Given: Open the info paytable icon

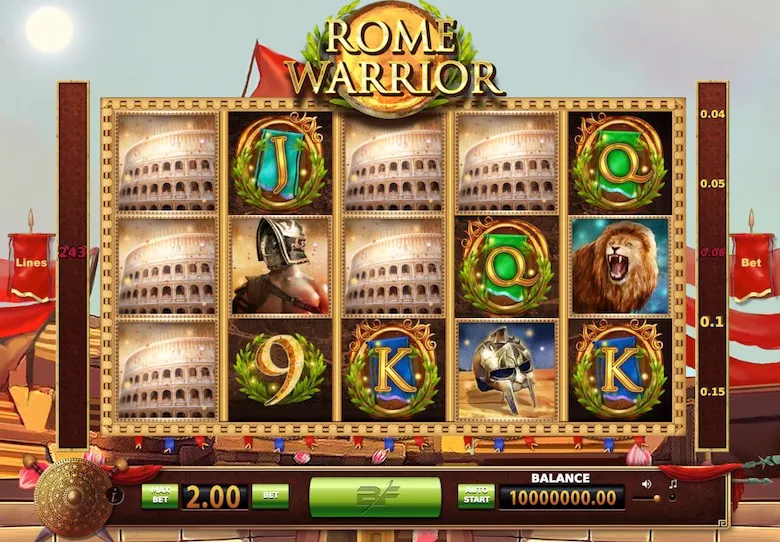Looking at the screenshot, I should point(116,494).
